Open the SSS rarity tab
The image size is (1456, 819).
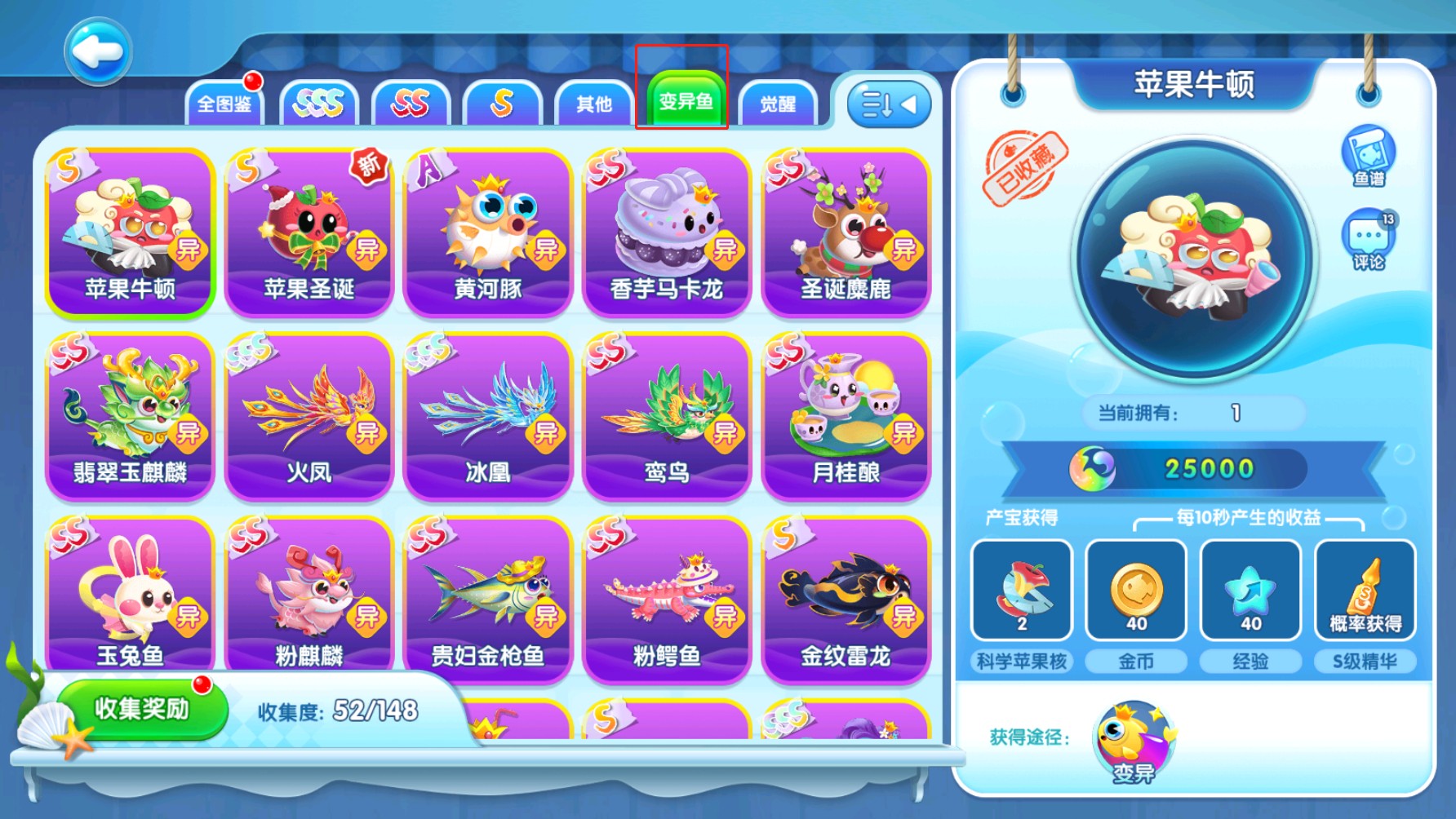(320, 104)
